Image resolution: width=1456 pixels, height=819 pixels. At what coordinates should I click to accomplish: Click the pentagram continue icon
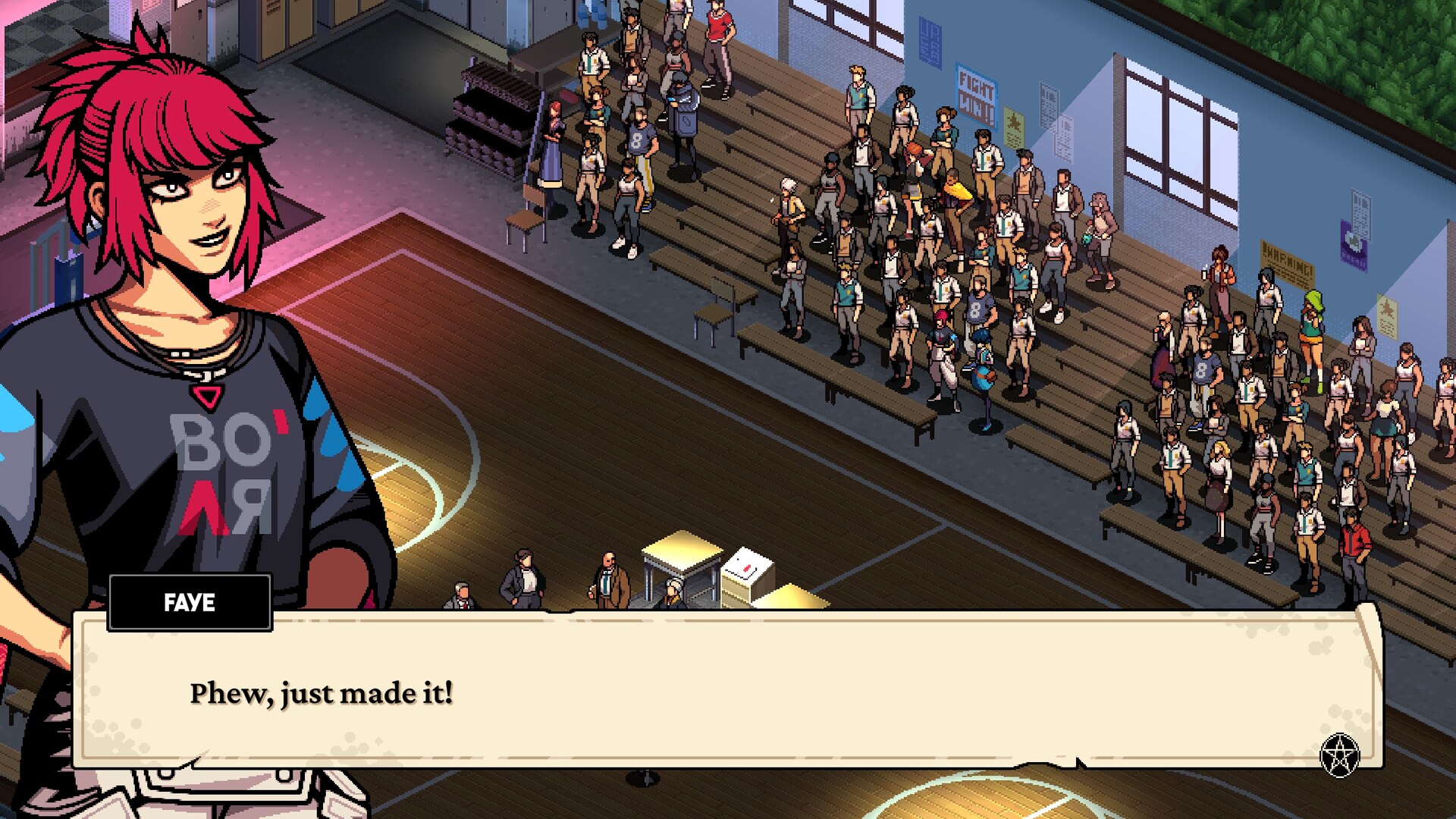(1339, 755)
